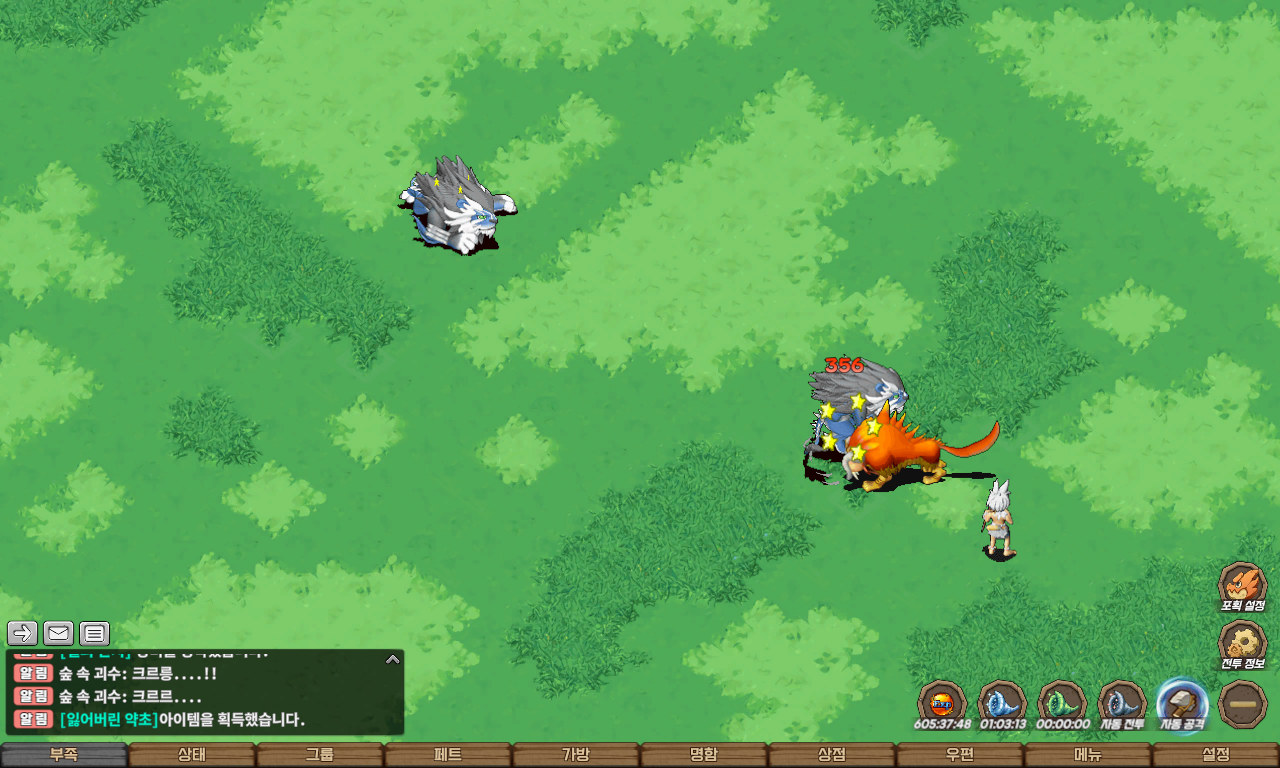Screen dimensions: 1280x768
Task: Show the 페트 (pet) menu
Action: click(448, 755)
